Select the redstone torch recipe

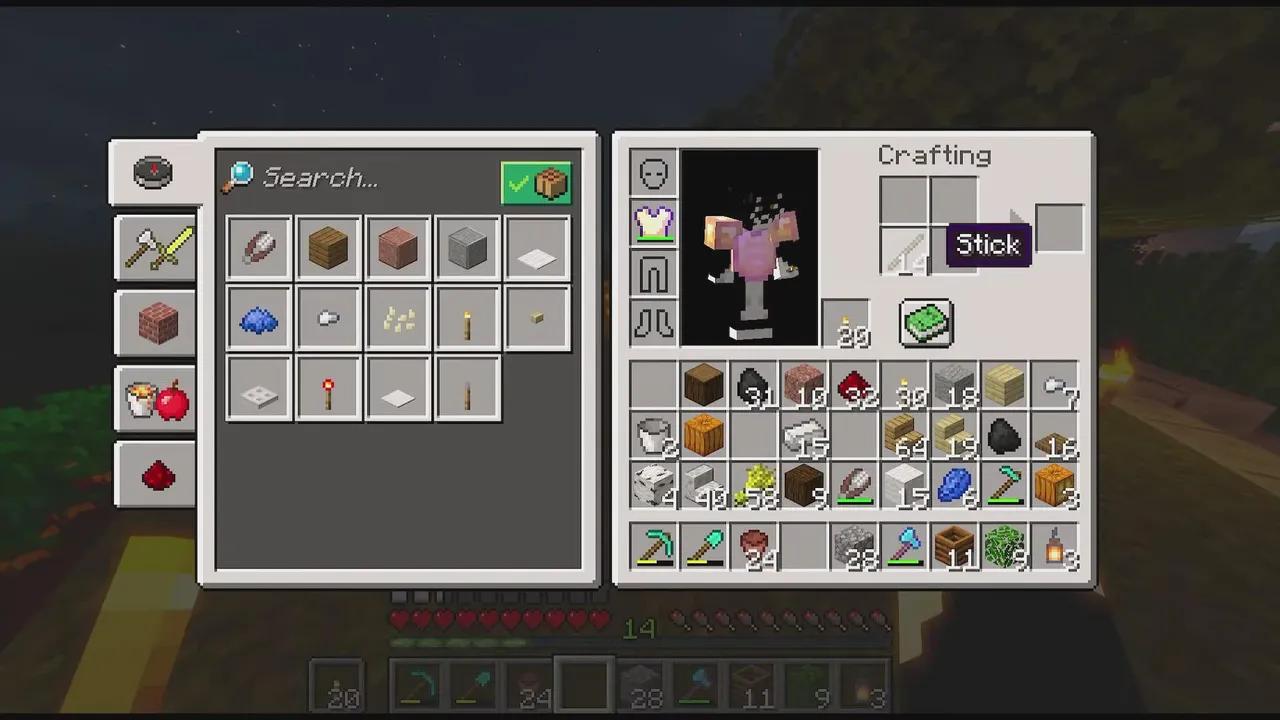[328, 388]
